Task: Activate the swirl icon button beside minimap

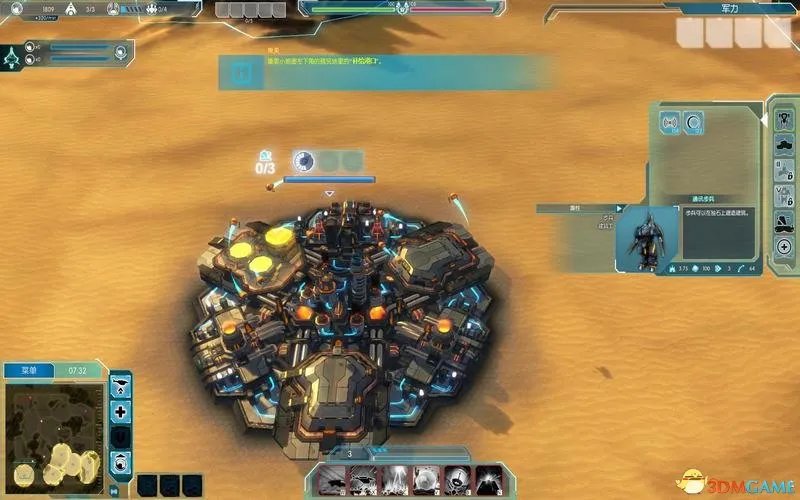Action: pyautogui.click(x=121, y=462)
